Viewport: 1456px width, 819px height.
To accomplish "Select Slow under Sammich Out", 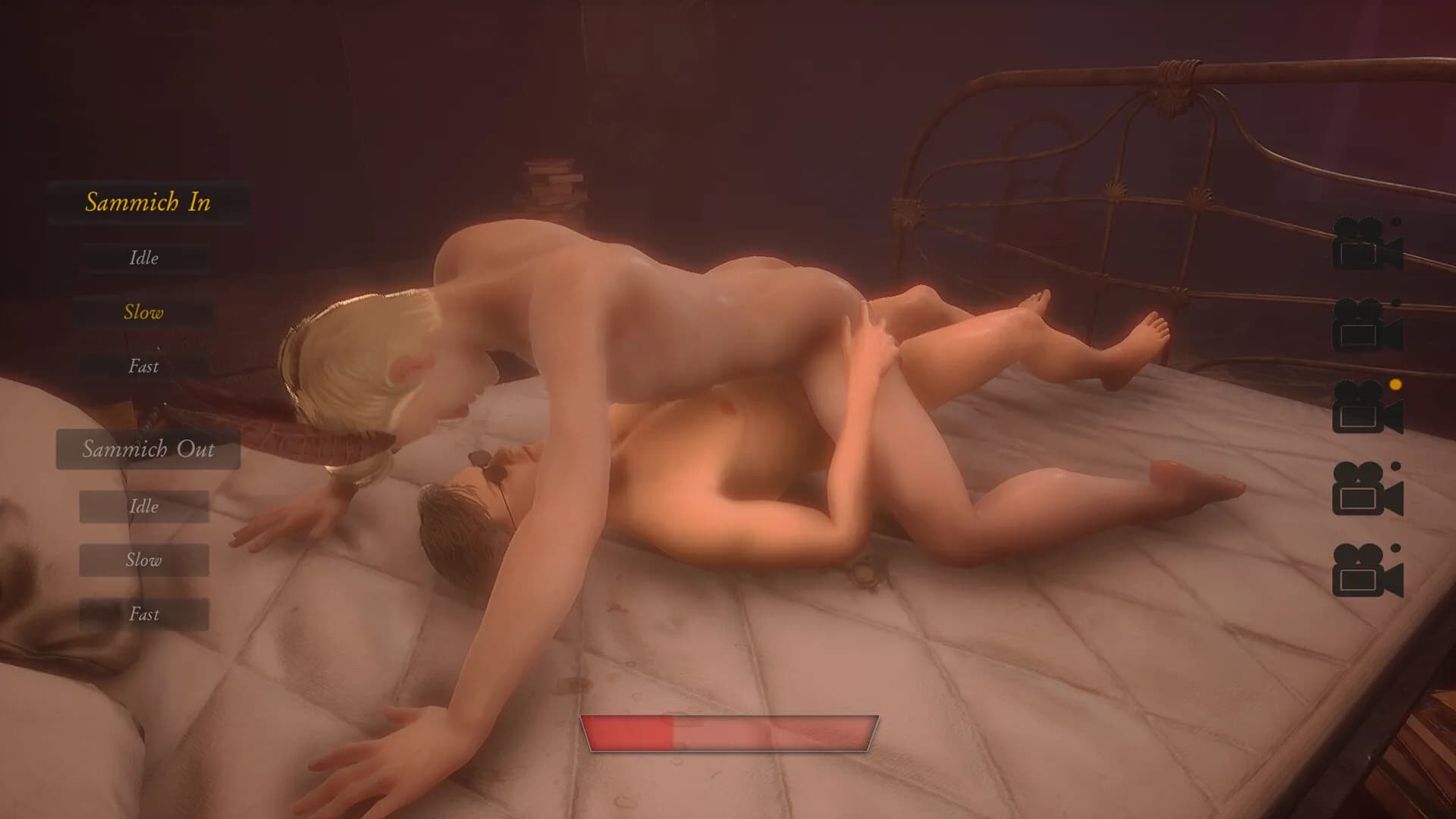I will pyautogui.click(x=144, y=560).
